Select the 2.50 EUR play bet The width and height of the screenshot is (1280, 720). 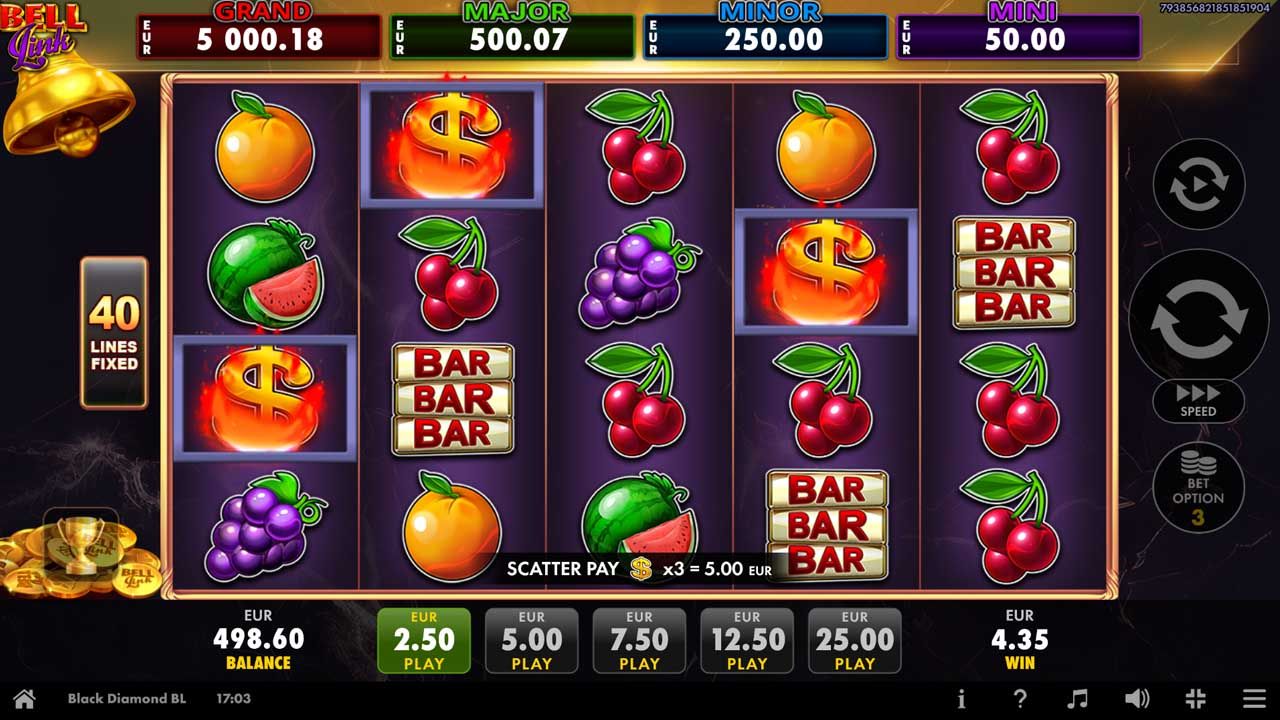point(424,641)
